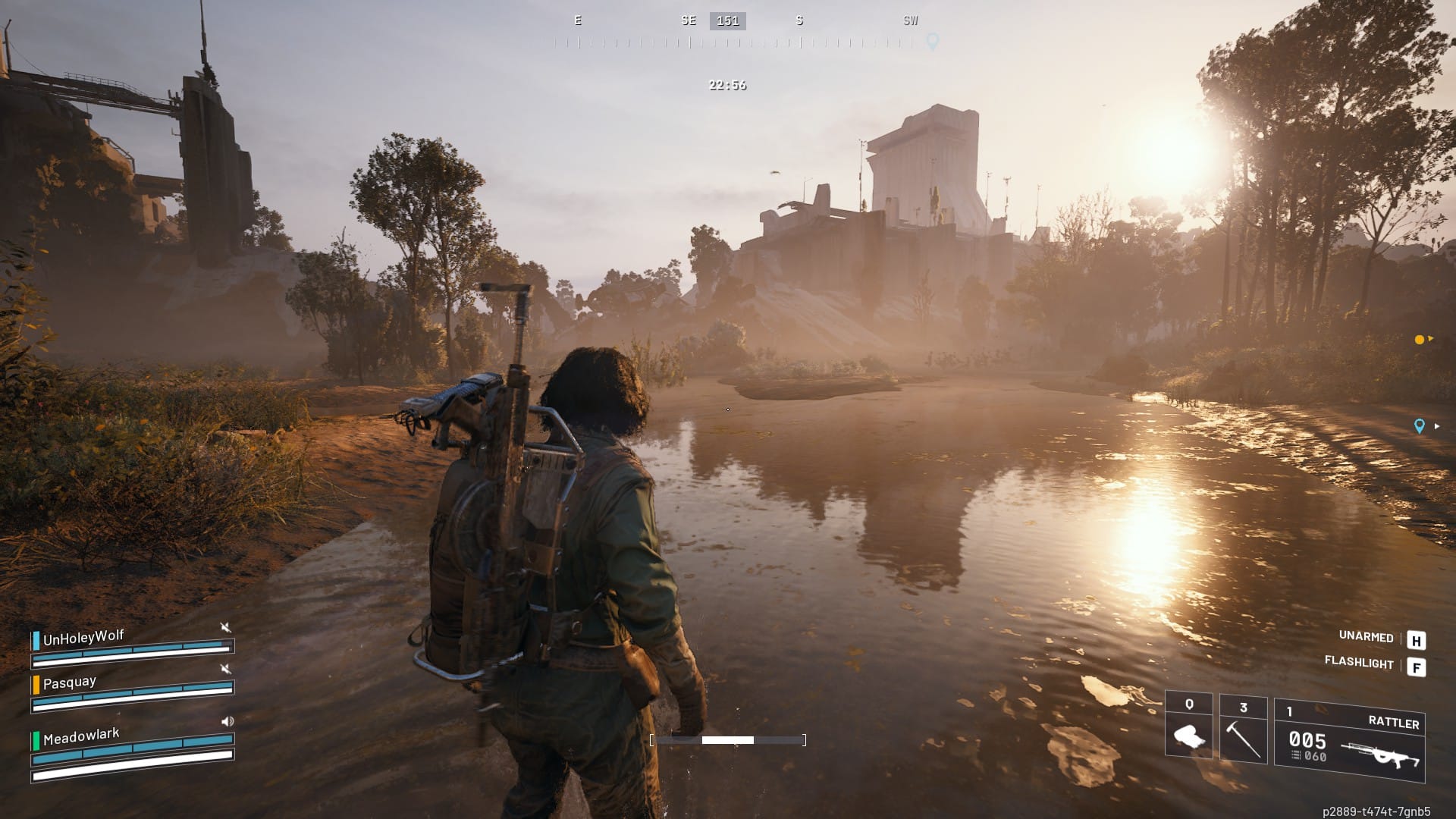The height and width of the screenshot is (819, 1456).
Task: Click Meadowlark's speaker voice icon
Action: point(227,721)
